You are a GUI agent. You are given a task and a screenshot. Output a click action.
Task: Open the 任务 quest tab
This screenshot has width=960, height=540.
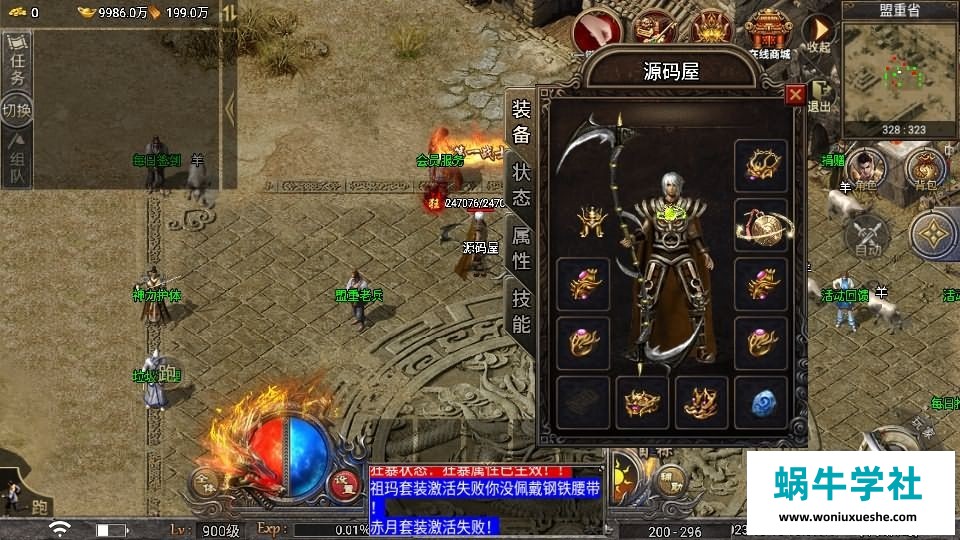coord(17,63)
